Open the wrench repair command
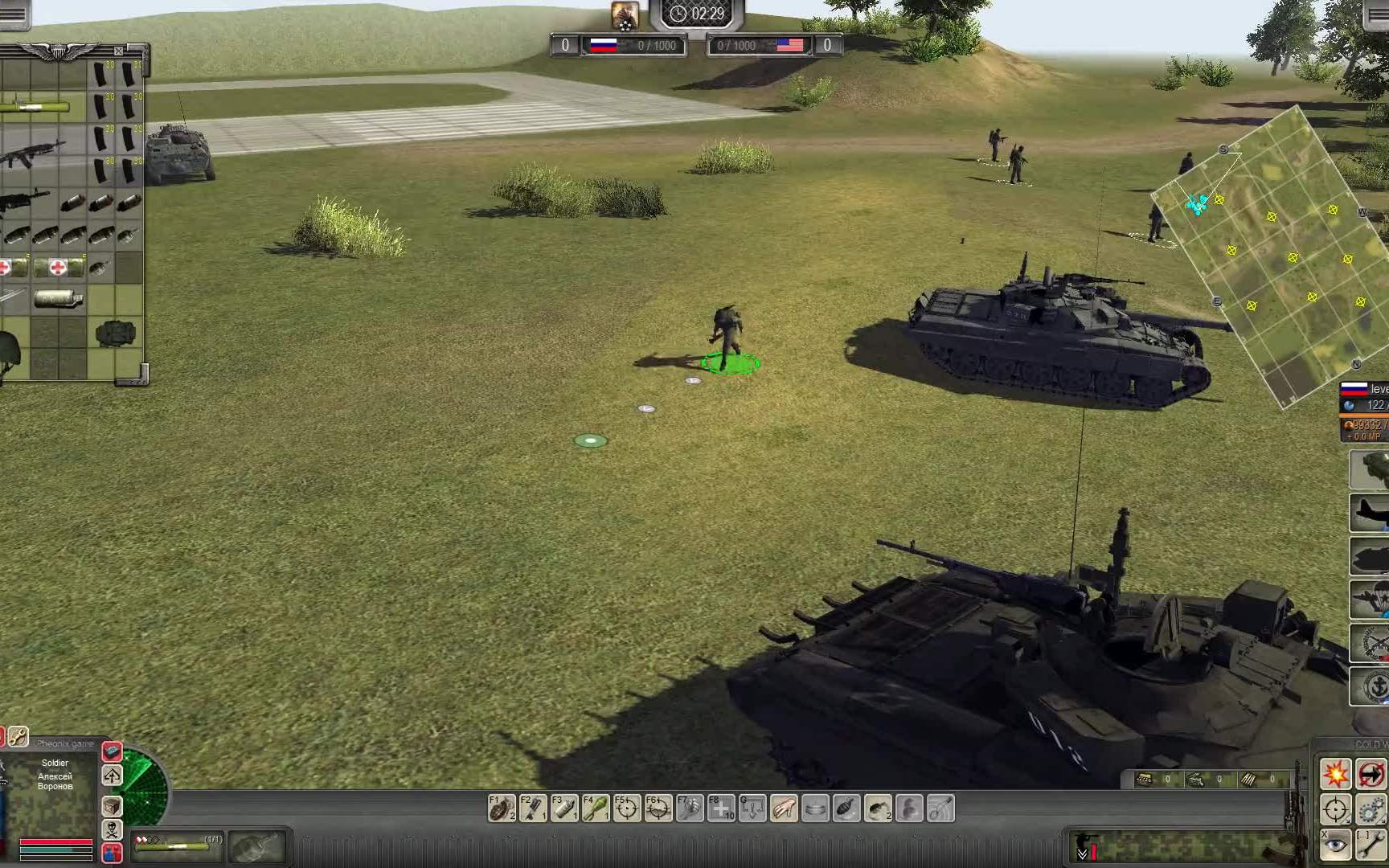This screenshot has width=1389, height=868. pos(1371,845)
